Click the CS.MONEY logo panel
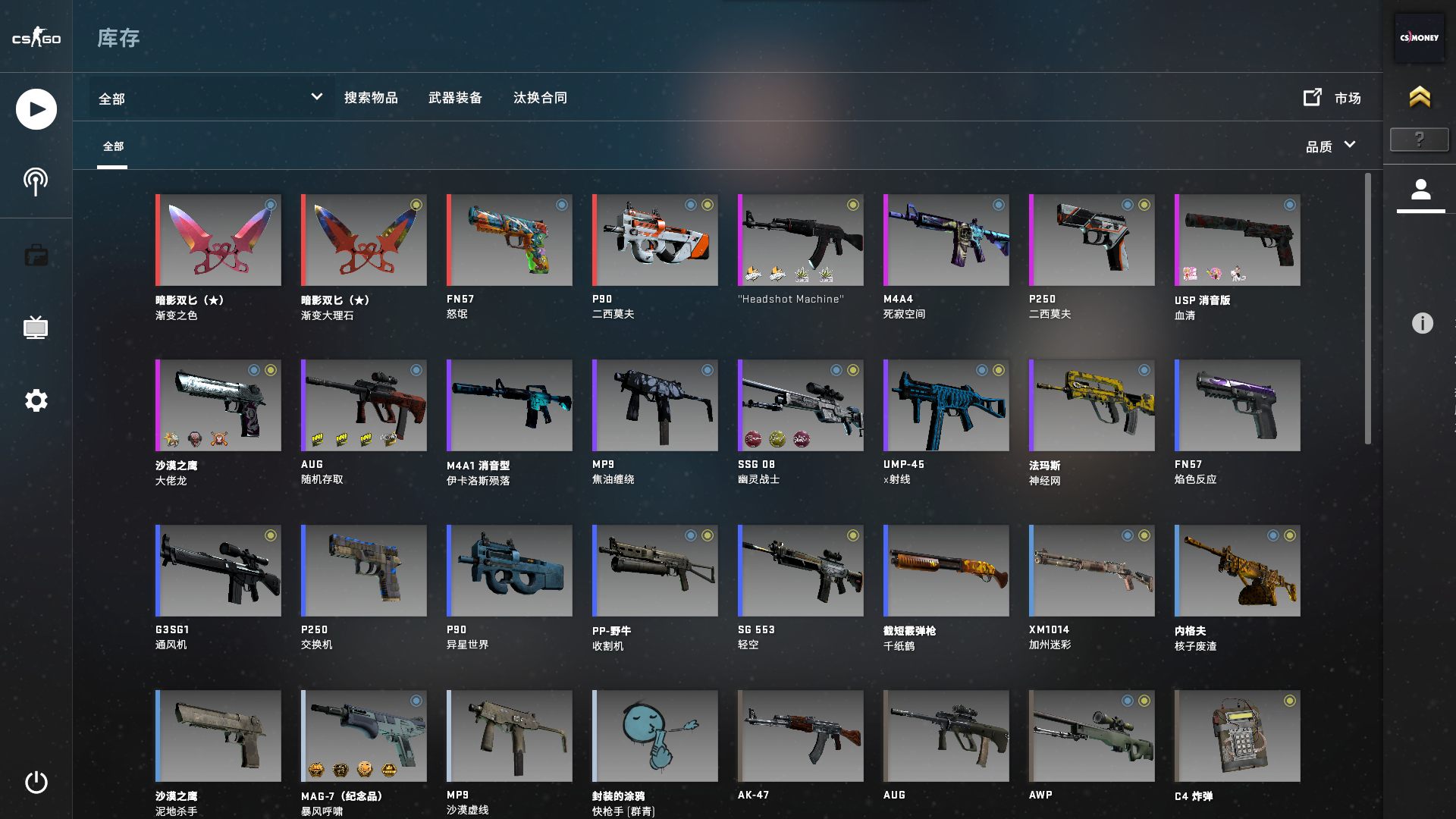1456x819 pixels. 1420,38
